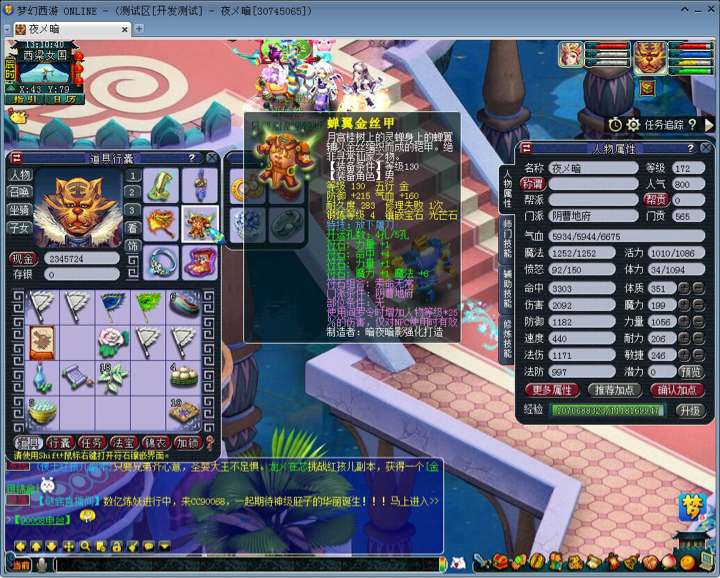
Task: Open the 更多属性 details
Action: click(x=552, y=390)
